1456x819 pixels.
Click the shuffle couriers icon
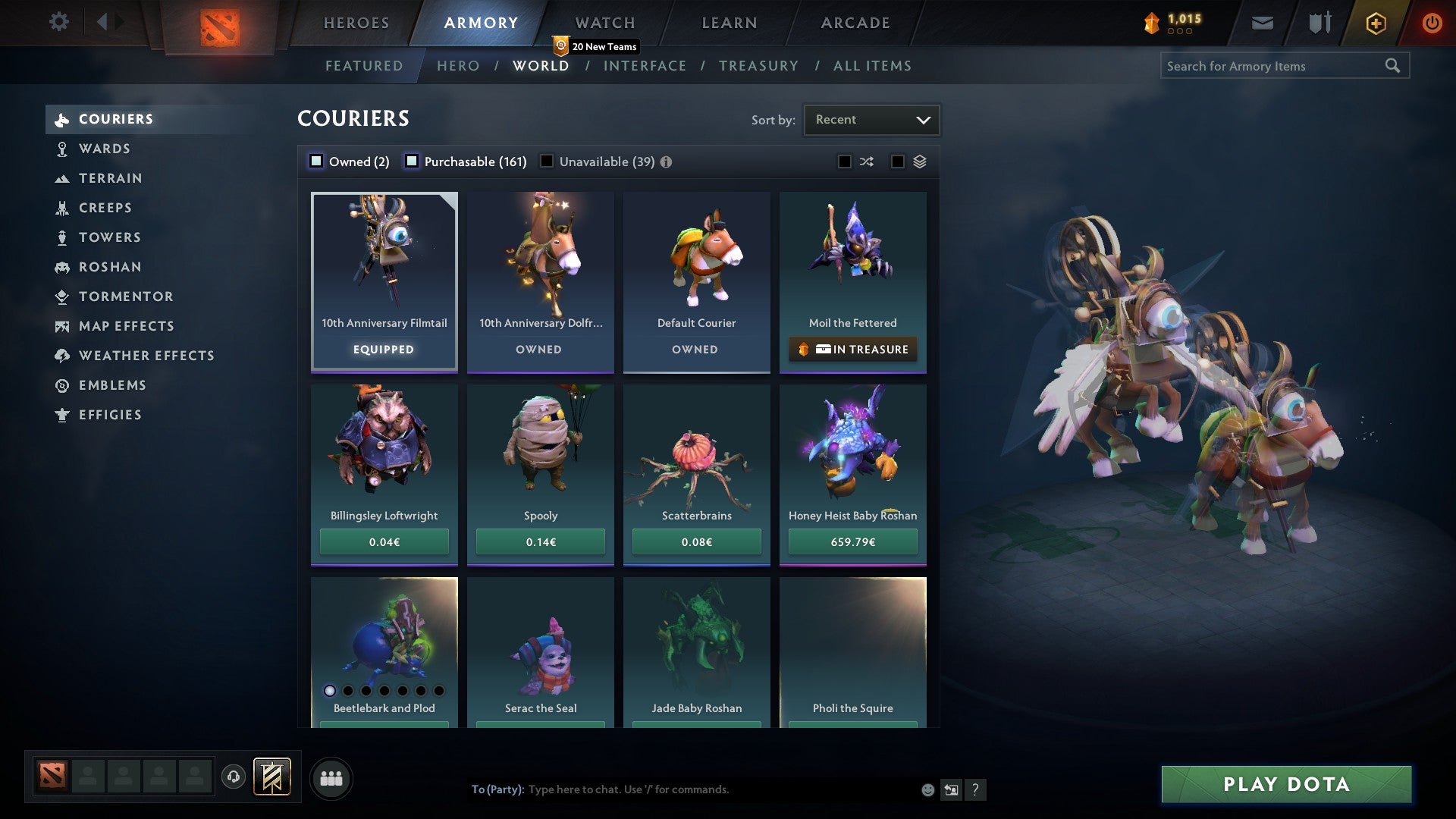click(x=866, y=162)
